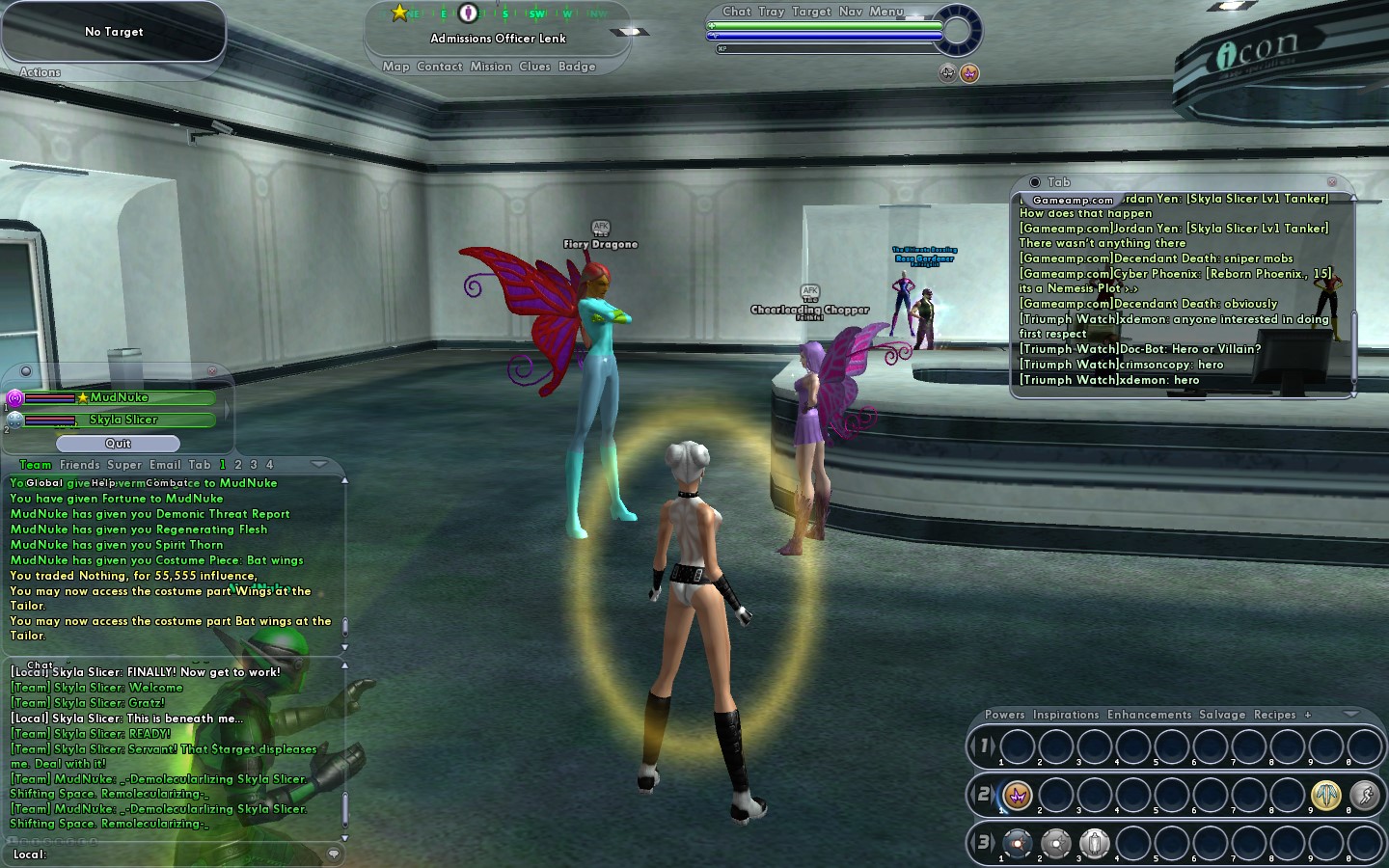The image size is (1389, 868).
Task: Activate the grey running figure power
Action: tap(1364, 795)
